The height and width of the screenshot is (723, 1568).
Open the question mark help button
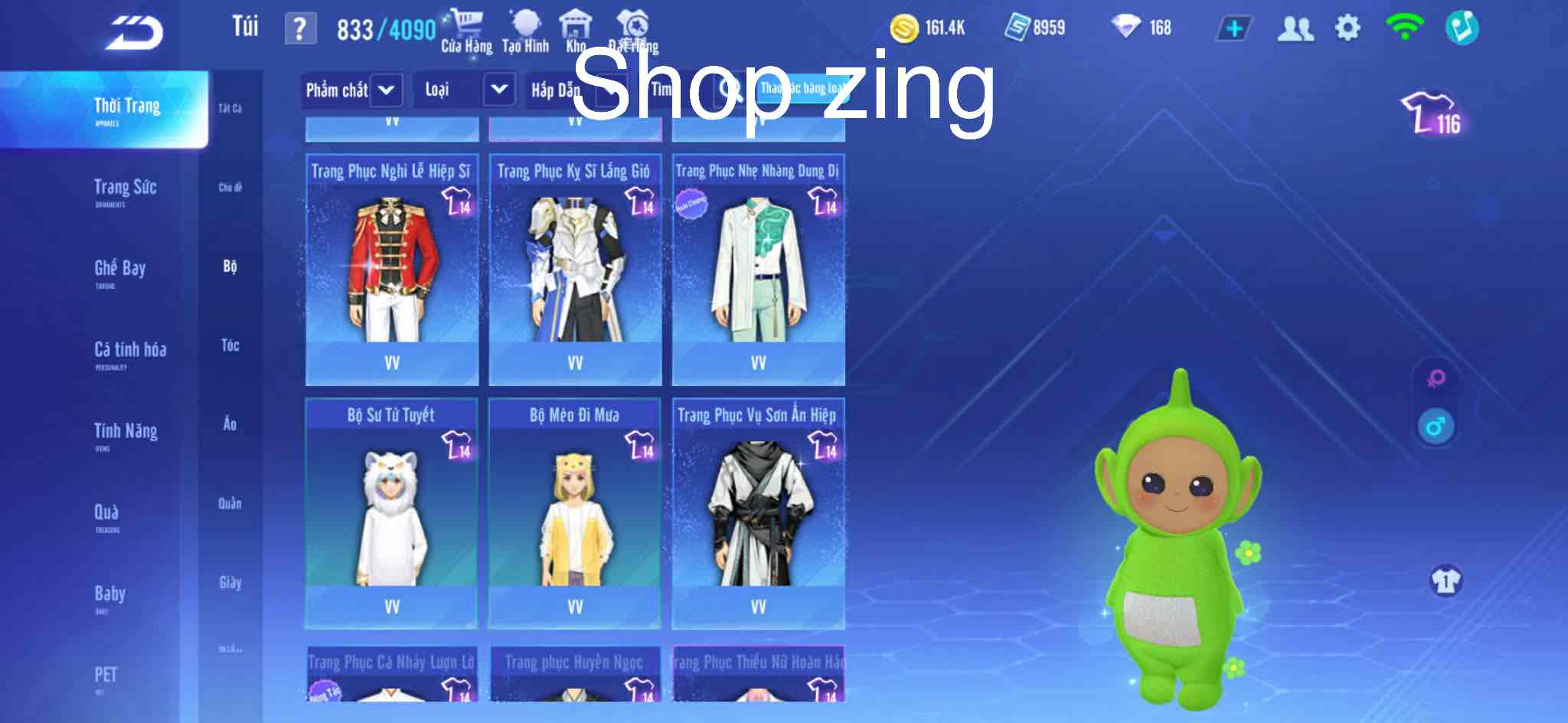[x=299, y=29]
